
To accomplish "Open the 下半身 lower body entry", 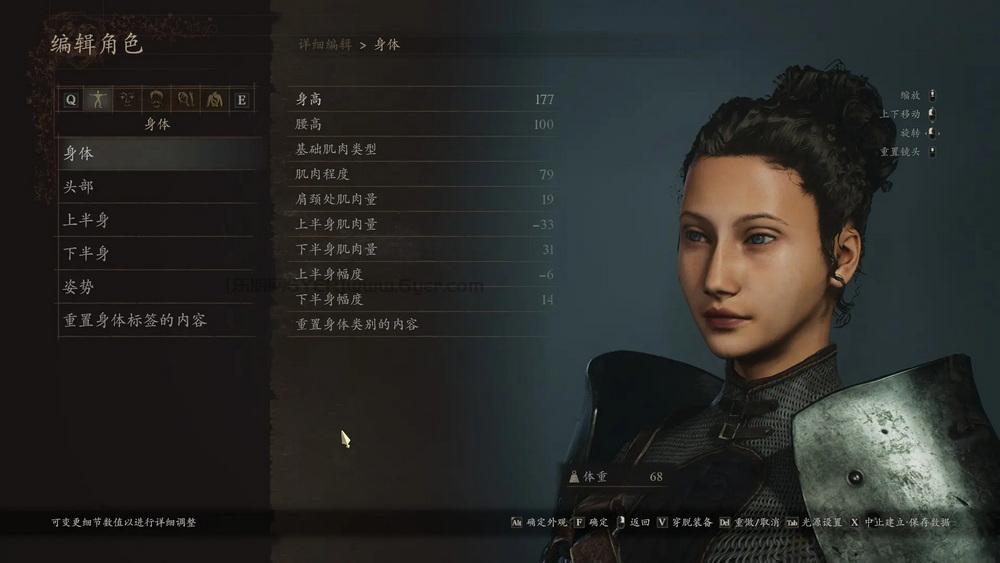I will click(x=155, y=253).
